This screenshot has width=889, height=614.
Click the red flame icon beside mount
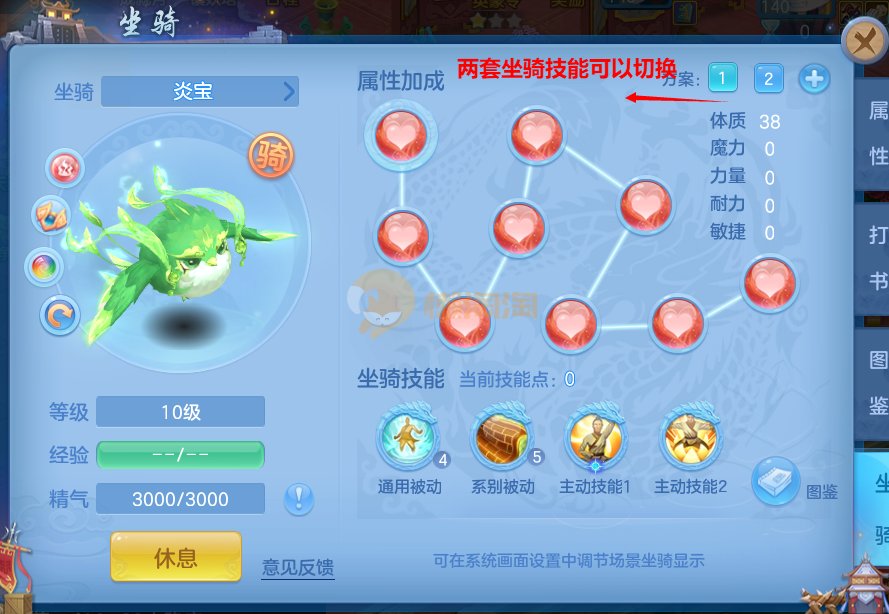[66, 167]
